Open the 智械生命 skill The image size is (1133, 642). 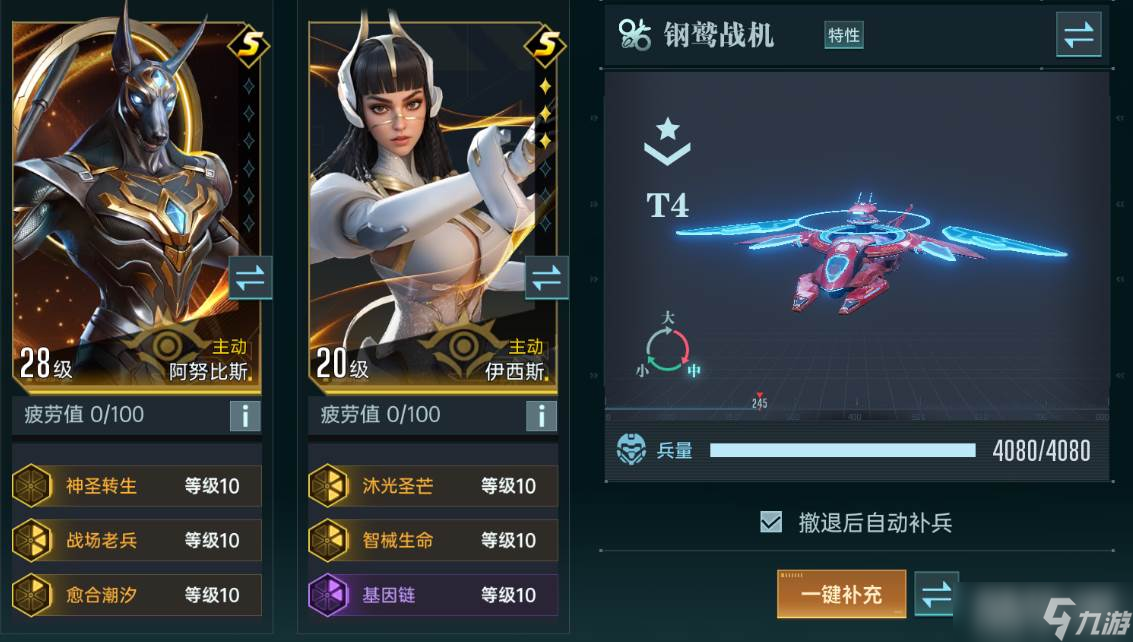pos(433,540)
